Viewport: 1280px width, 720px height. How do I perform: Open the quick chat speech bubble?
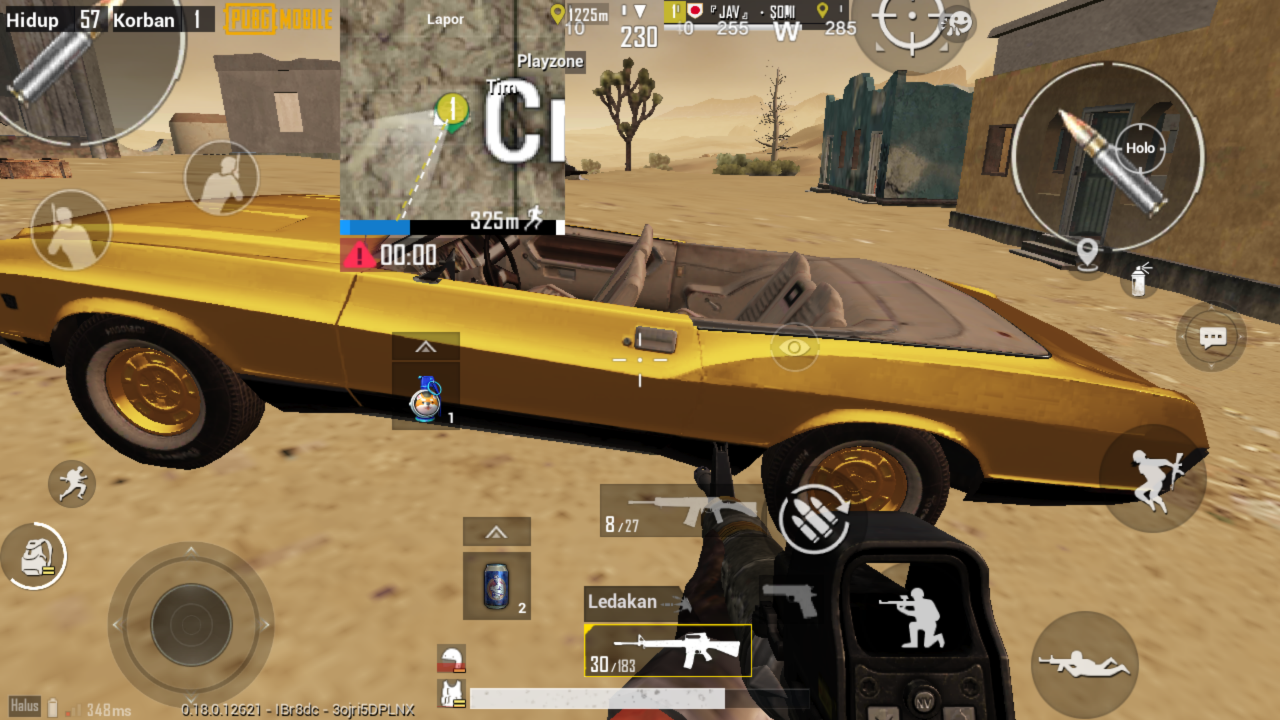click(x=1212, y=338)
